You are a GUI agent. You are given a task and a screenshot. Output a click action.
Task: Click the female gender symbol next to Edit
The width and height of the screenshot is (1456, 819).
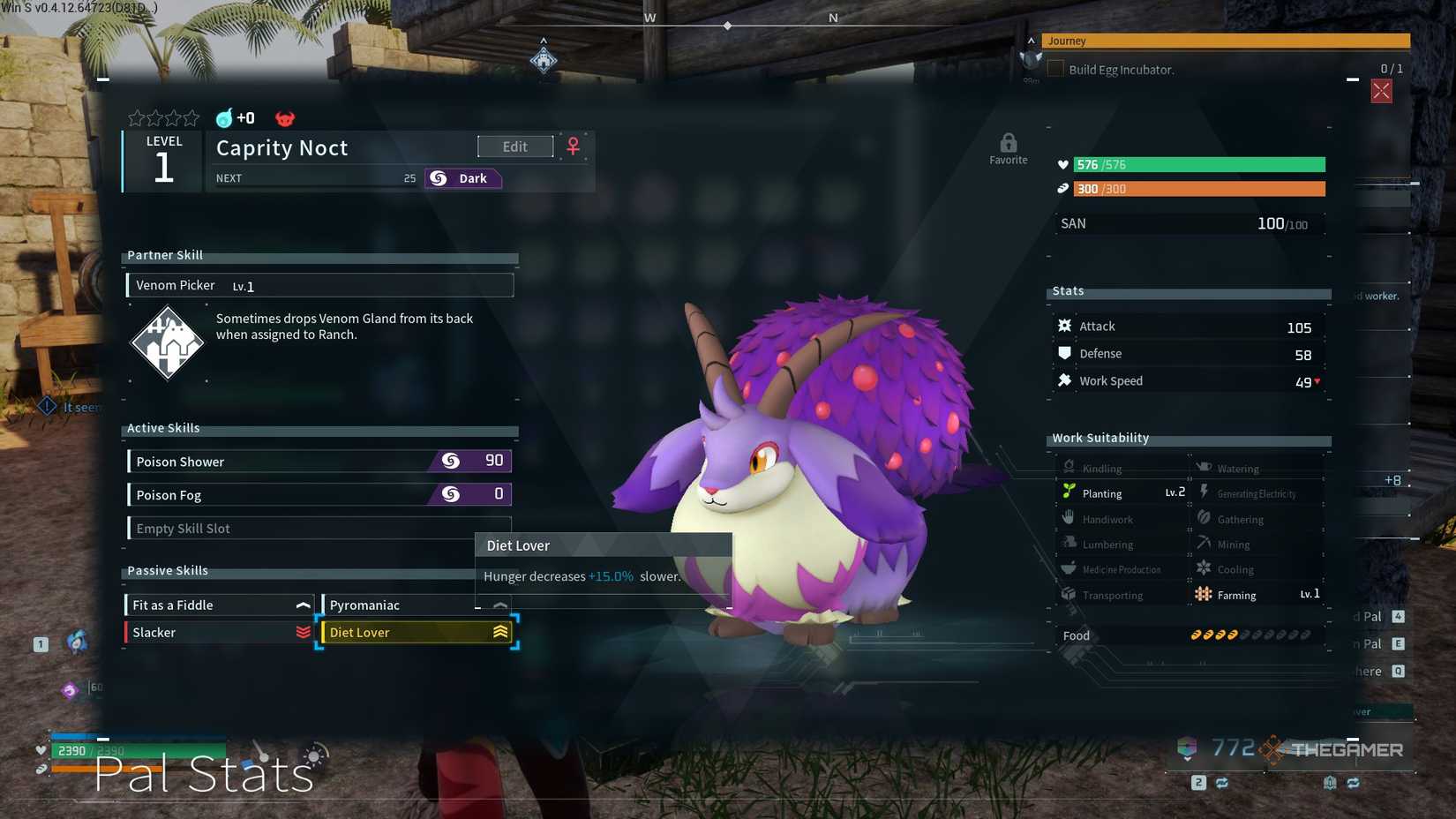(x=574, y=146)
